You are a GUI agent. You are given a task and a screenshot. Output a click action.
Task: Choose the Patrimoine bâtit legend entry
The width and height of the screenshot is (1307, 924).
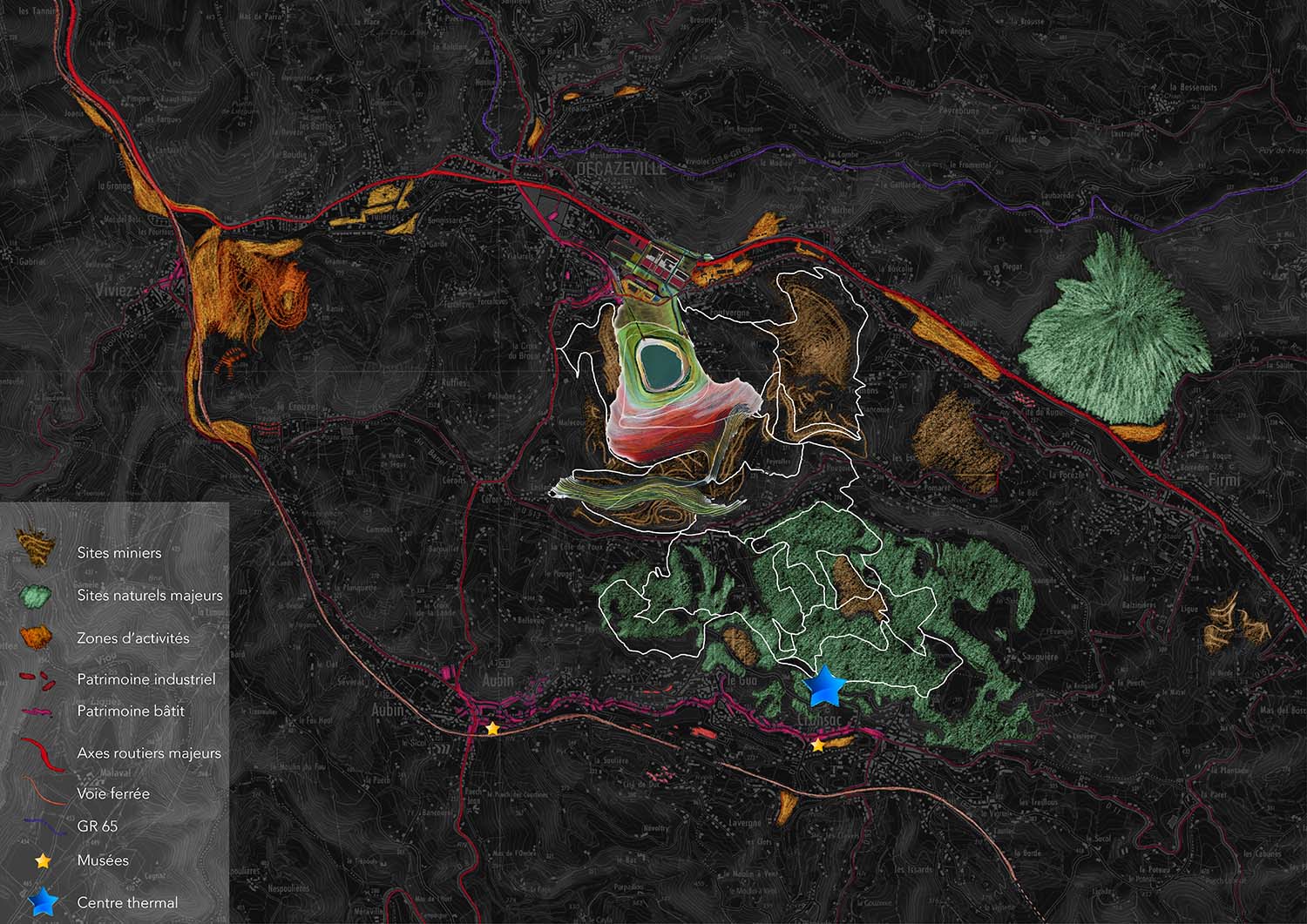click(131, 712)
